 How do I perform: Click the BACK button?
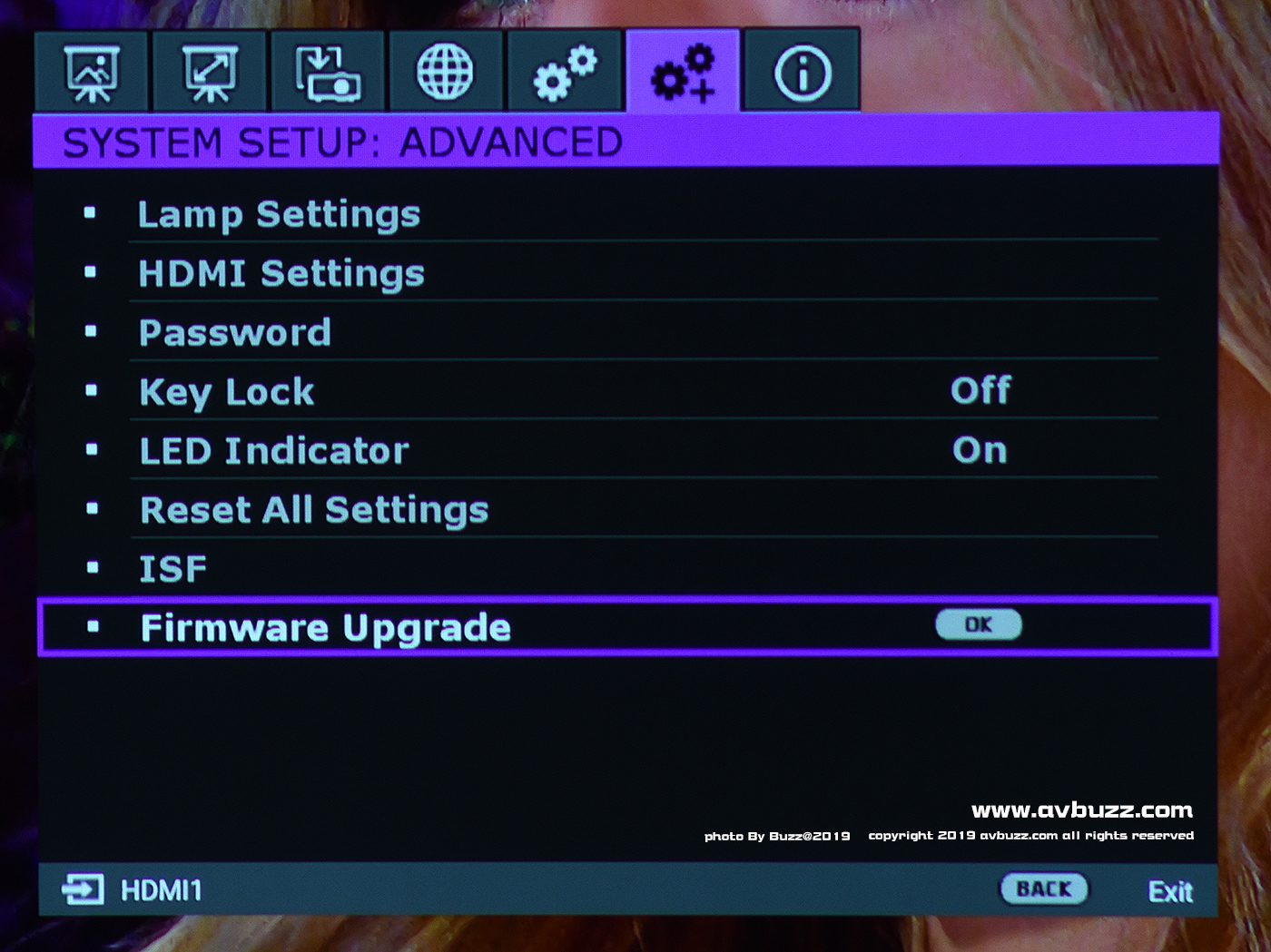[x=1044, y=889]
